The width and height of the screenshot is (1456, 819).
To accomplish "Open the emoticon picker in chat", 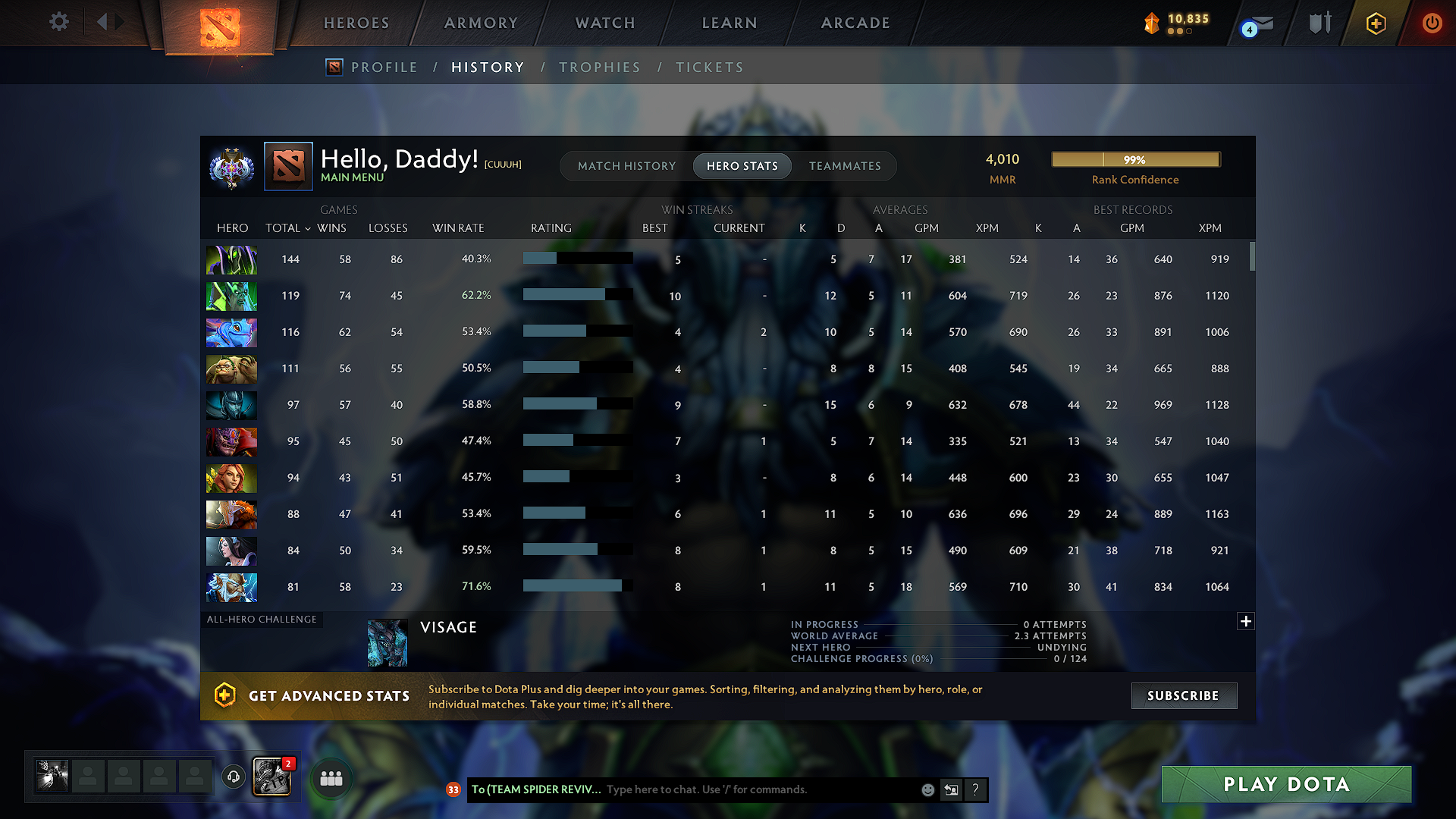I will coord(927,789).
